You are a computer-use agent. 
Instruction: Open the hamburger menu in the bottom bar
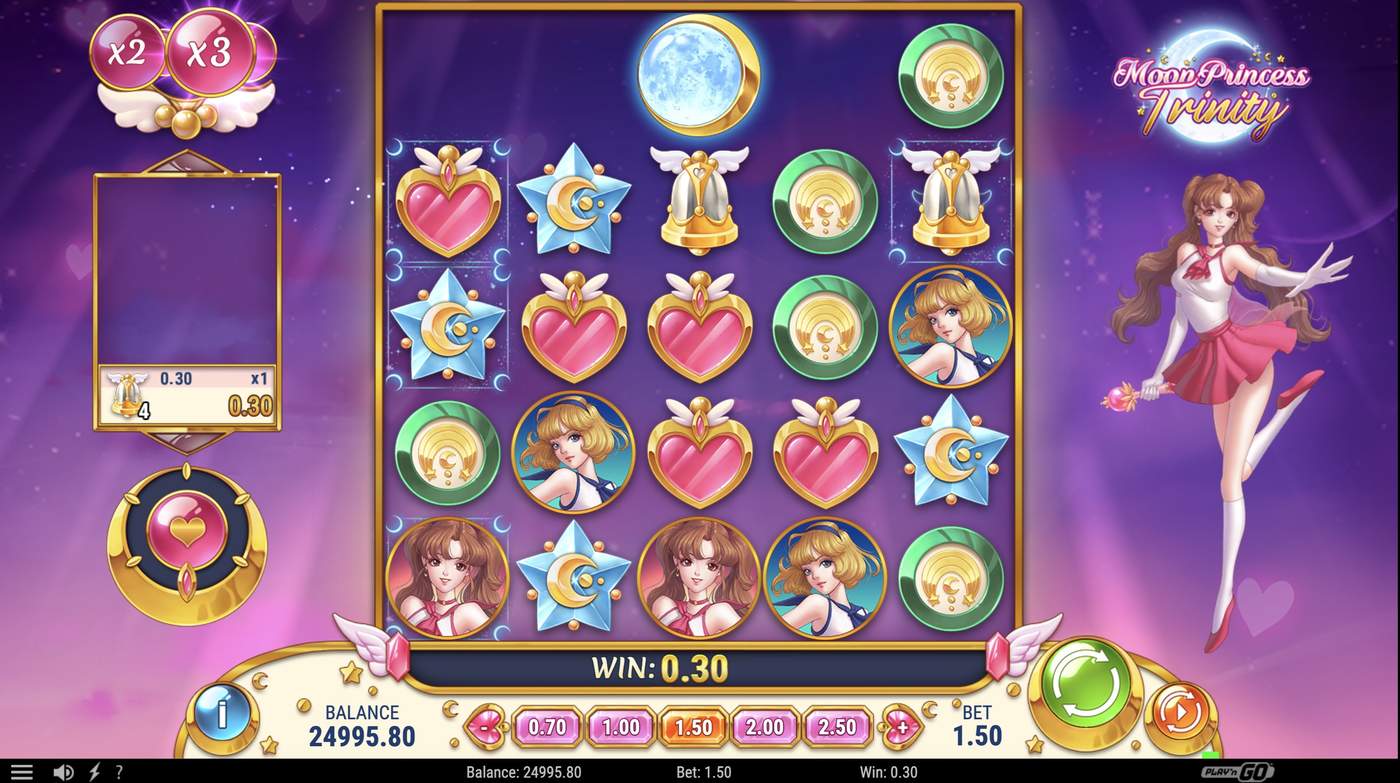(x=22, y=771)
